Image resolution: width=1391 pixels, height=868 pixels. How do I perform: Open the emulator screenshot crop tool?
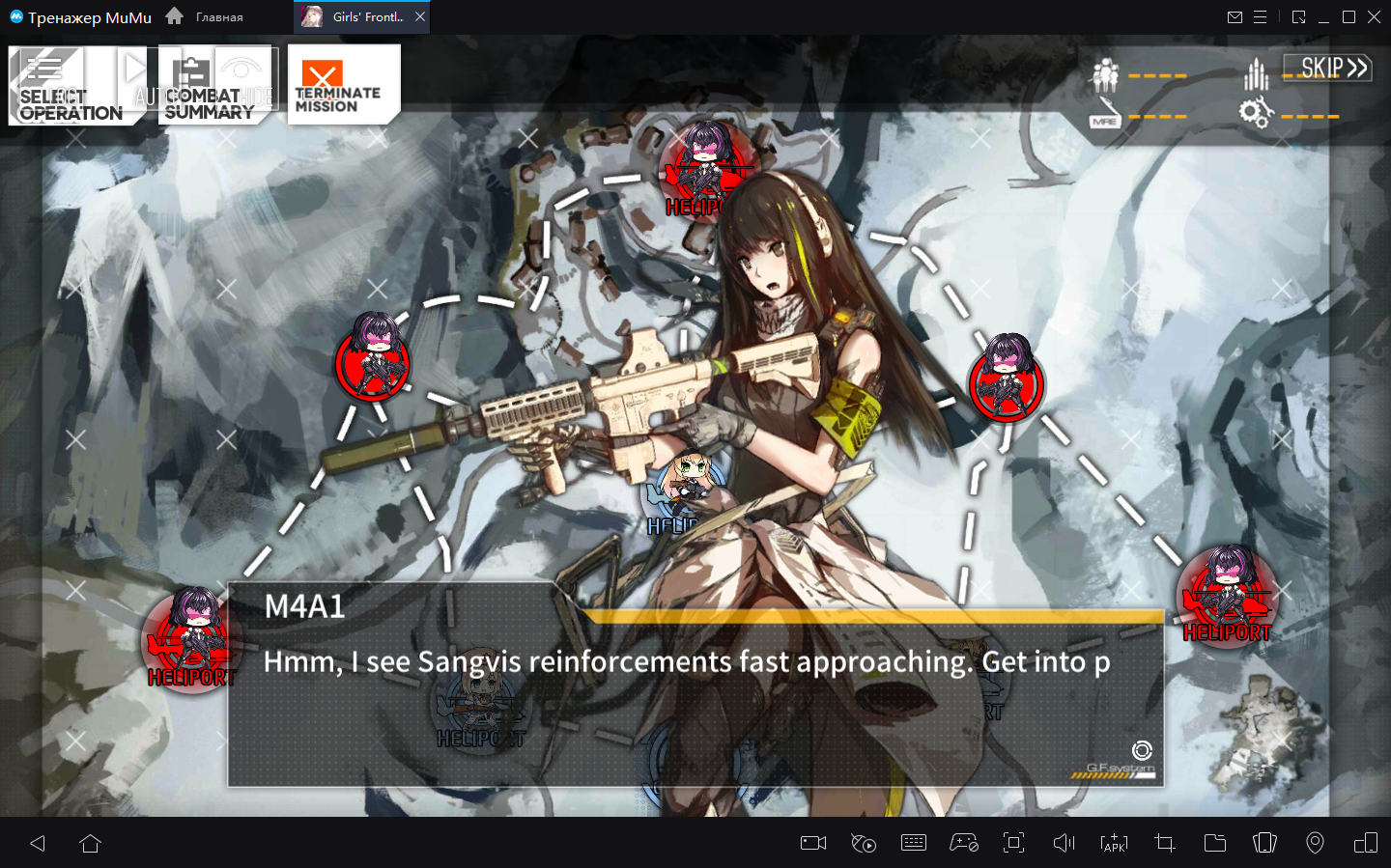(1165, 843)
